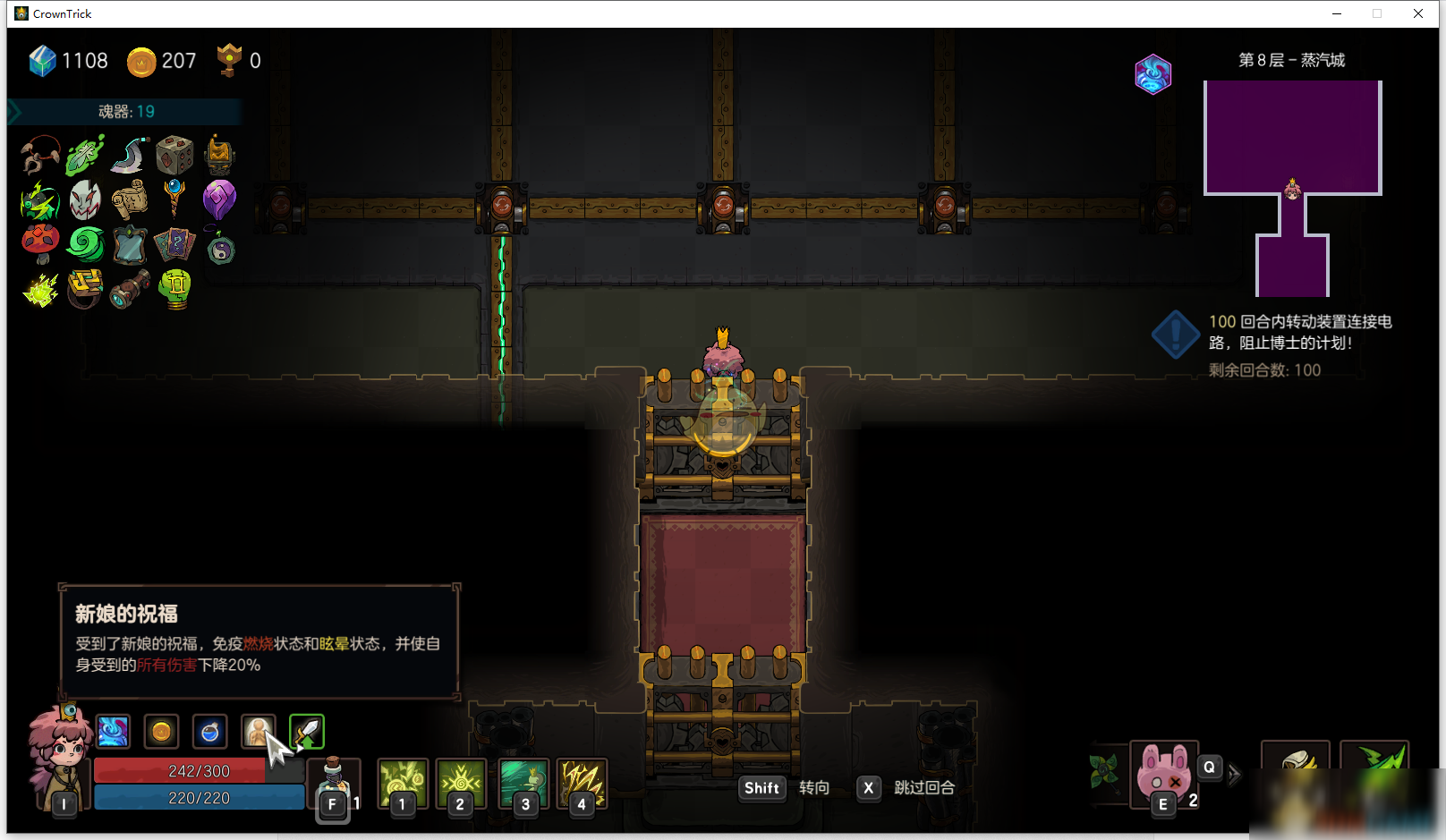Close the CrownTrick window
This screenshot has height=840, width=1446.
(x=1418, y=13)
